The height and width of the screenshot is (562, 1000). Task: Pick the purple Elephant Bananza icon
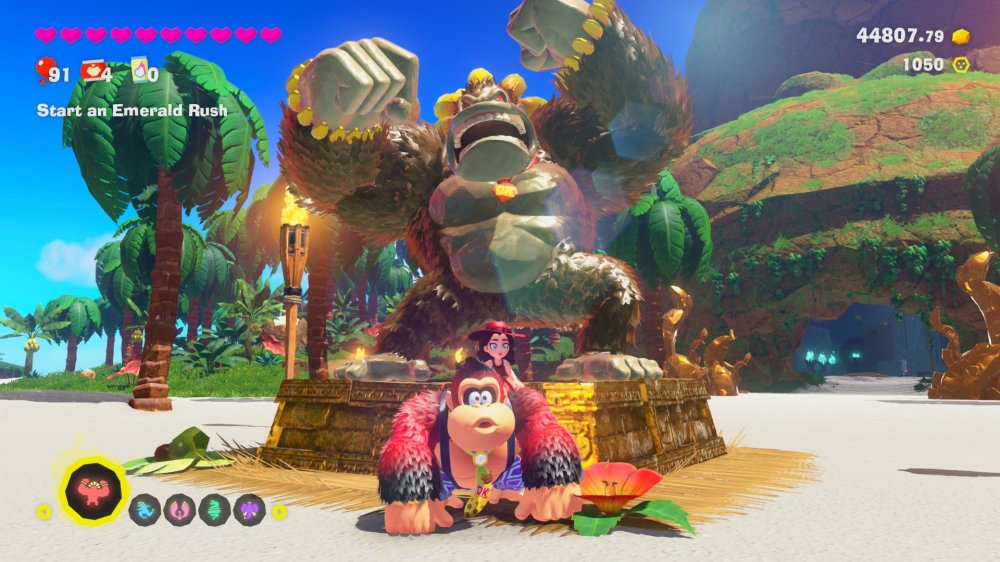(249, 510)
